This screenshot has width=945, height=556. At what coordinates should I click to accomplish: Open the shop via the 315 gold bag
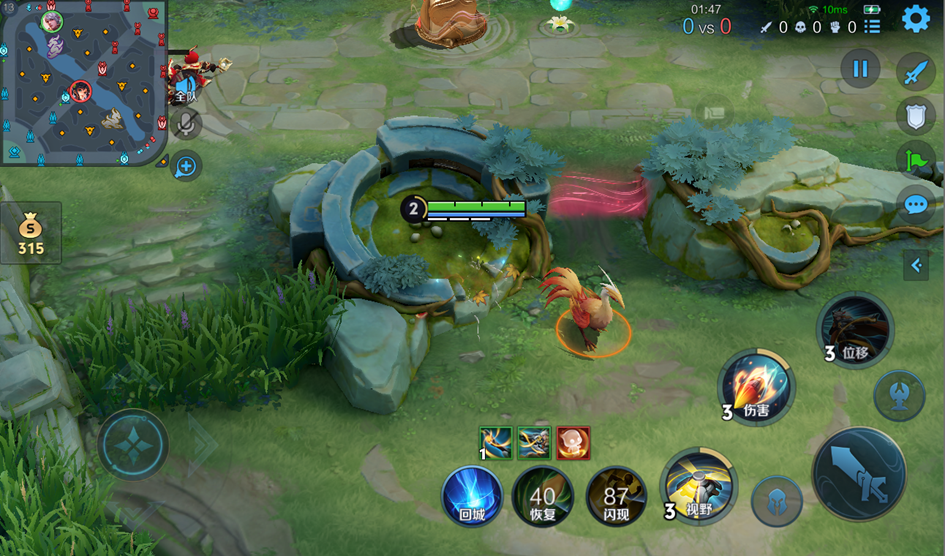(31, 234)
